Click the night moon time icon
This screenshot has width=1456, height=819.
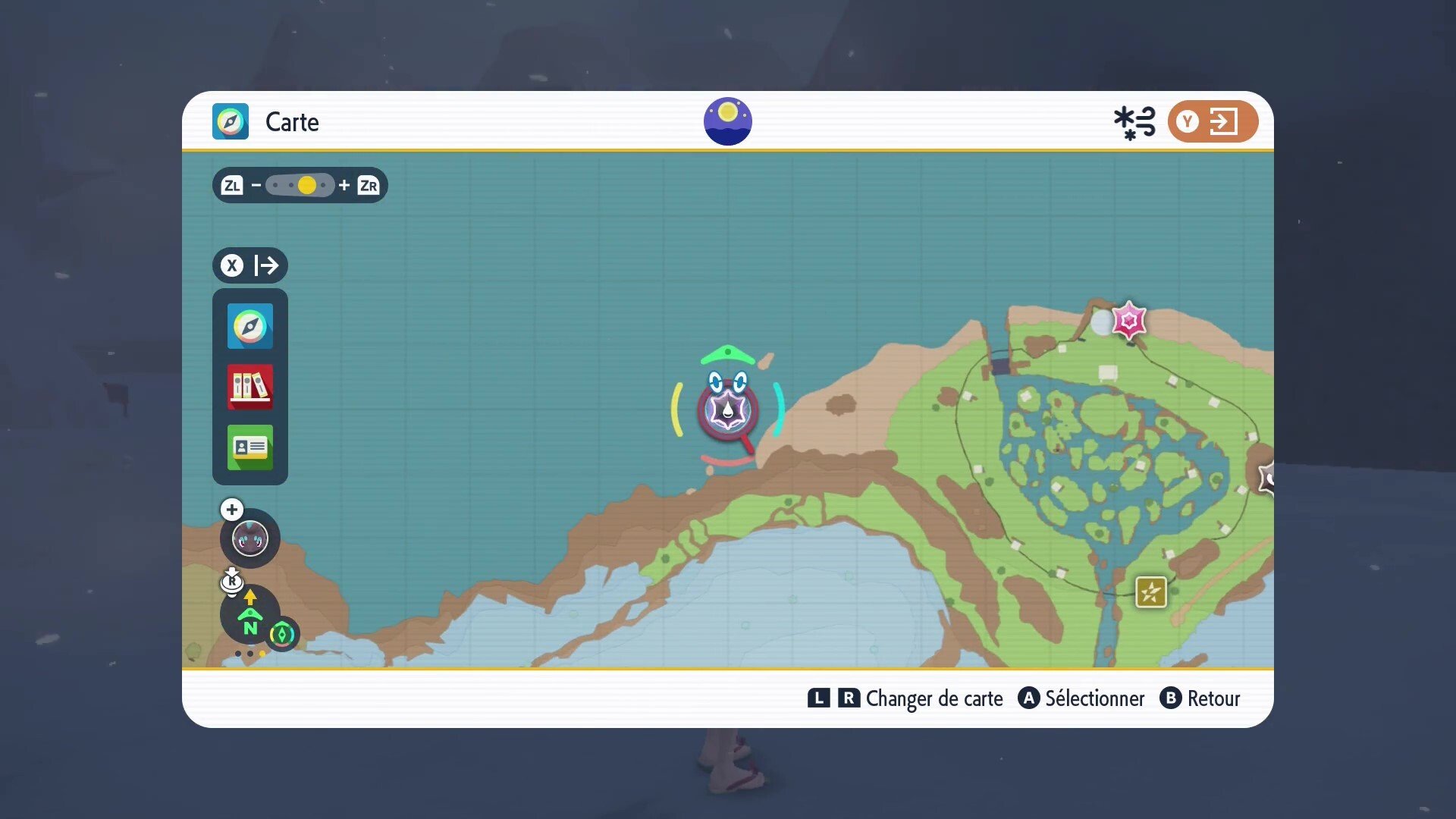coord(727,121)
